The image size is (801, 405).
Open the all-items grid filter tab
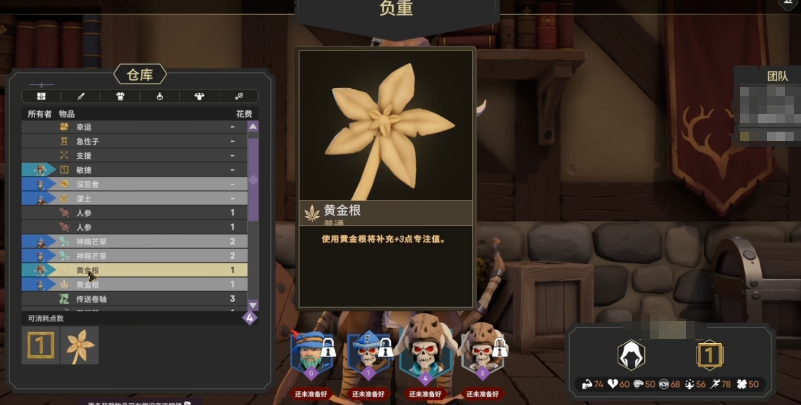point(42,96)
